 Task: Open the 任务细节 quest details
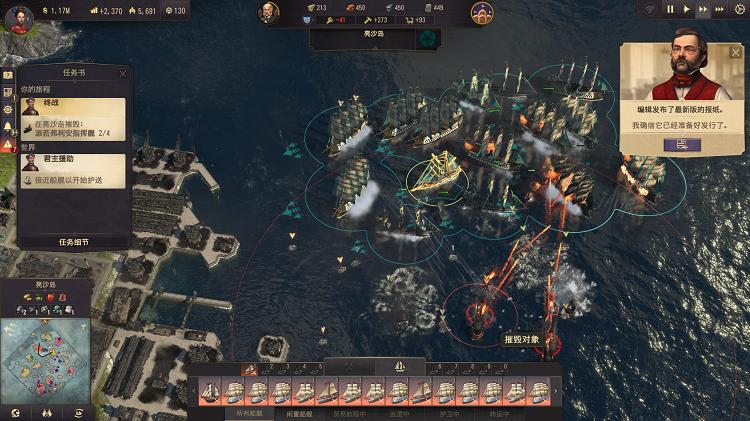[x=74, y=242]
